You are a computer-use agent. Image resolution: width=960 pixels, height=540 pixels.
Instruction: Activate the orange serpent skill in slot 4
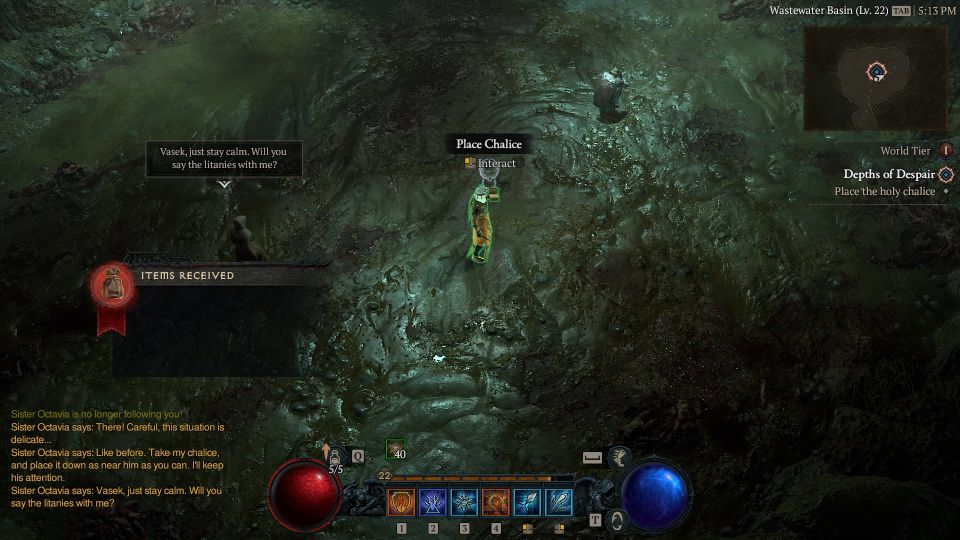tap(496, 501)
